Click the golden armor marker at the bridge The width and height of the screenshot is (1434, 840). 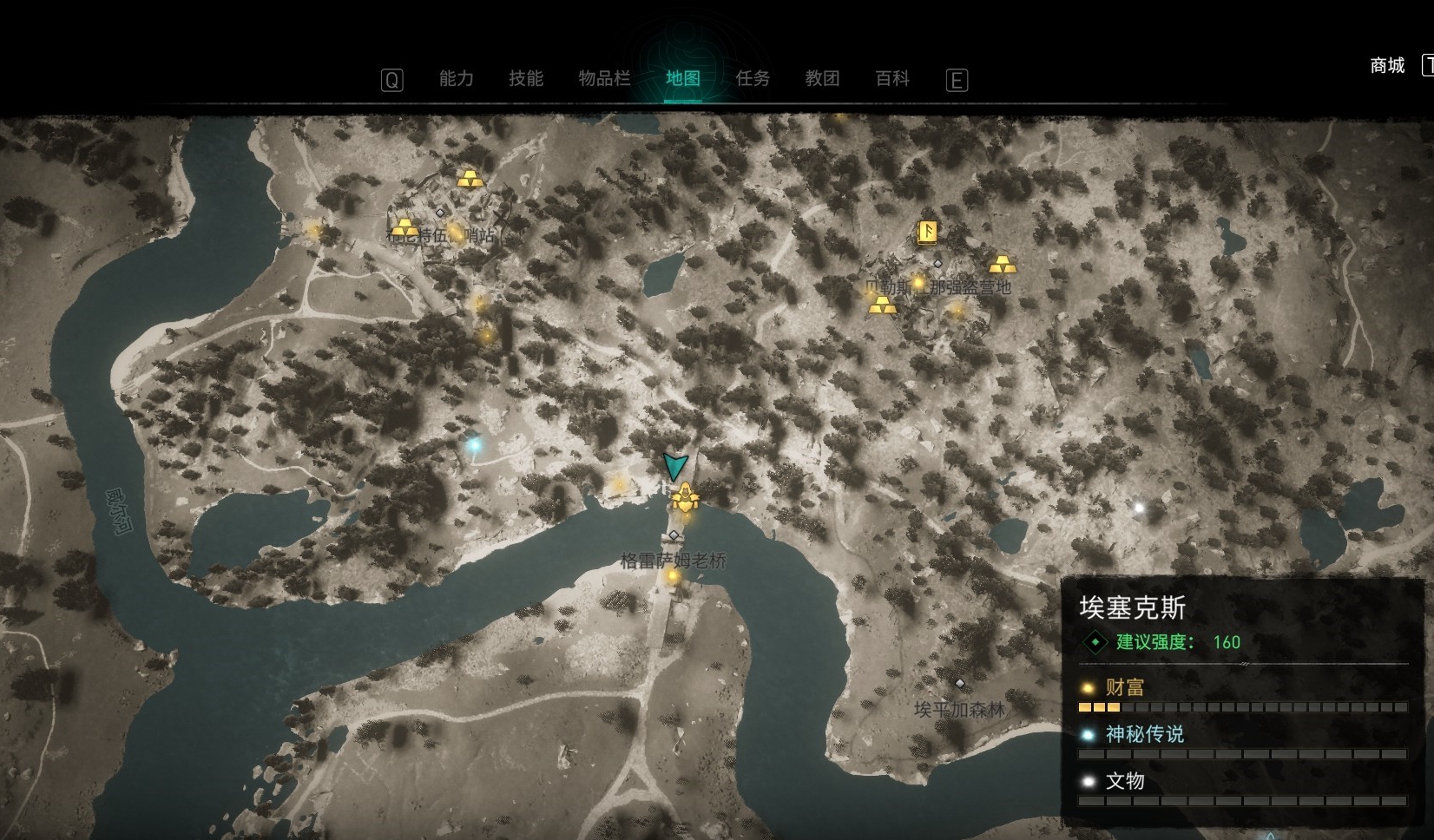click(x=684, y=498)
